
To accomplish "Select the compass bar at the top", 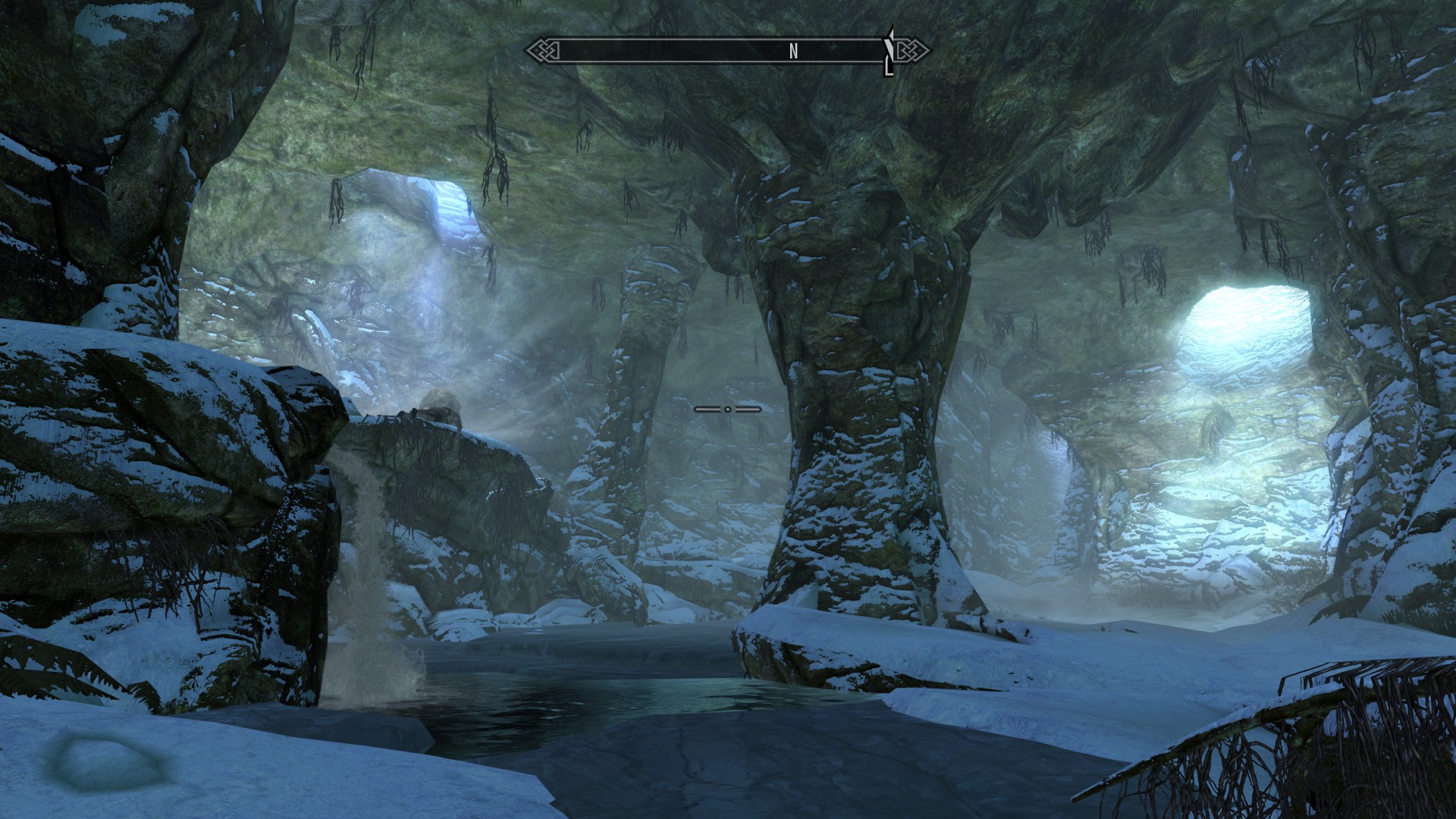I will tap(720, 51).
